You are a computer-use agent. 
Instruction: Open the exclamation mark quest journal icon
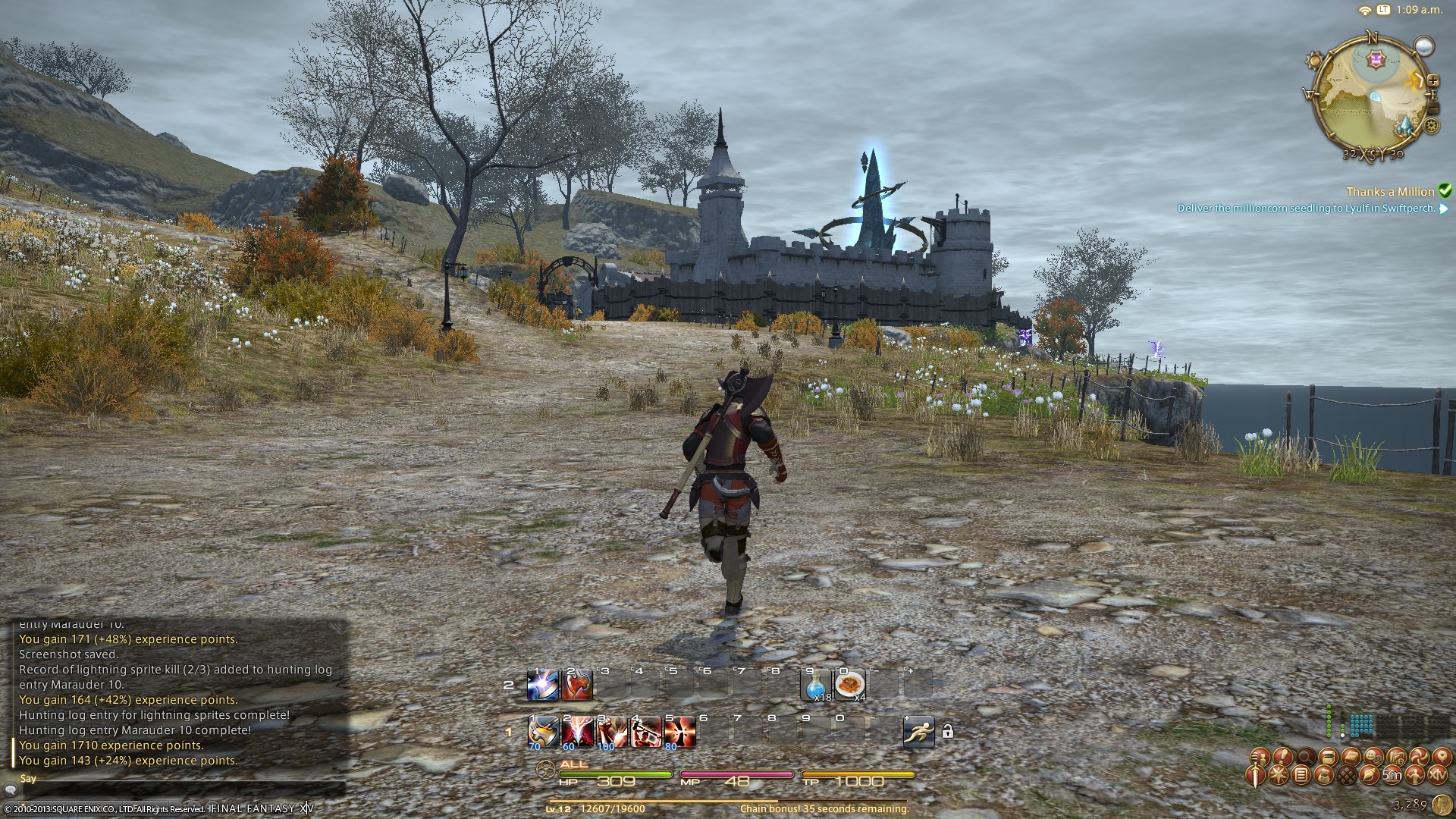coord(1282,757)
